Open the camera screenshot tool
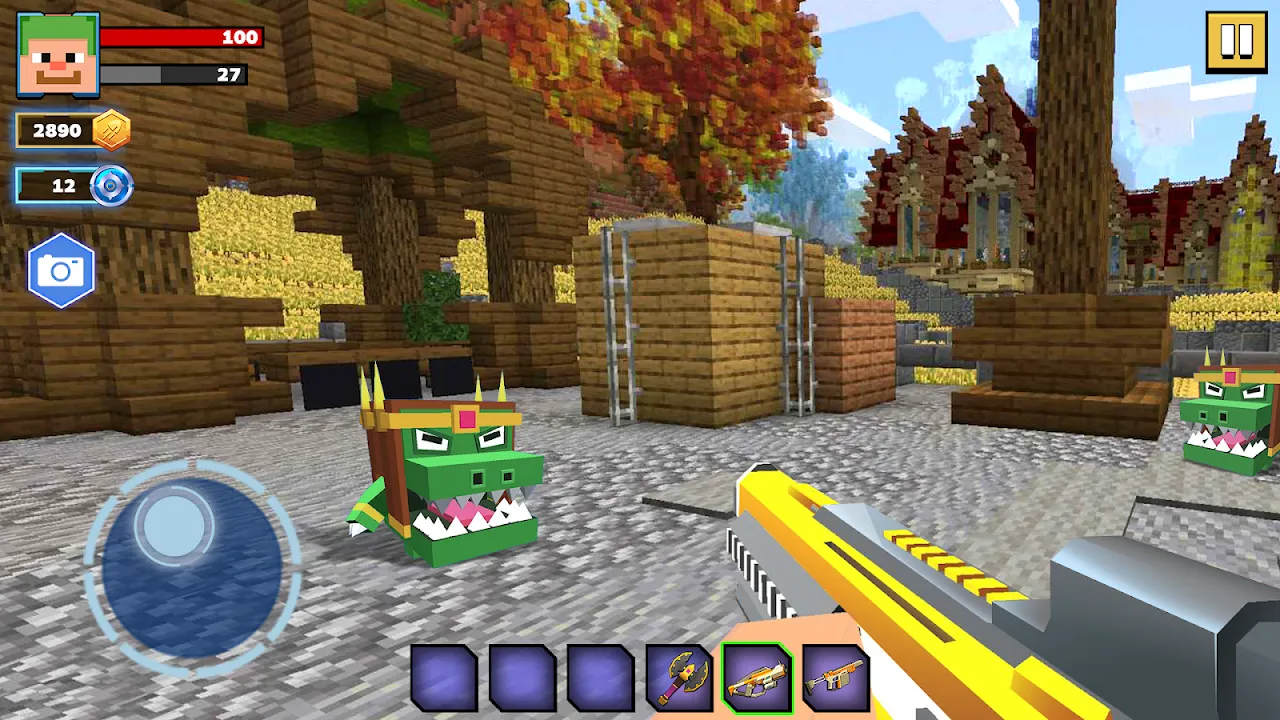The width and height of the screenshot is (1280, 720). click(61, 270)
